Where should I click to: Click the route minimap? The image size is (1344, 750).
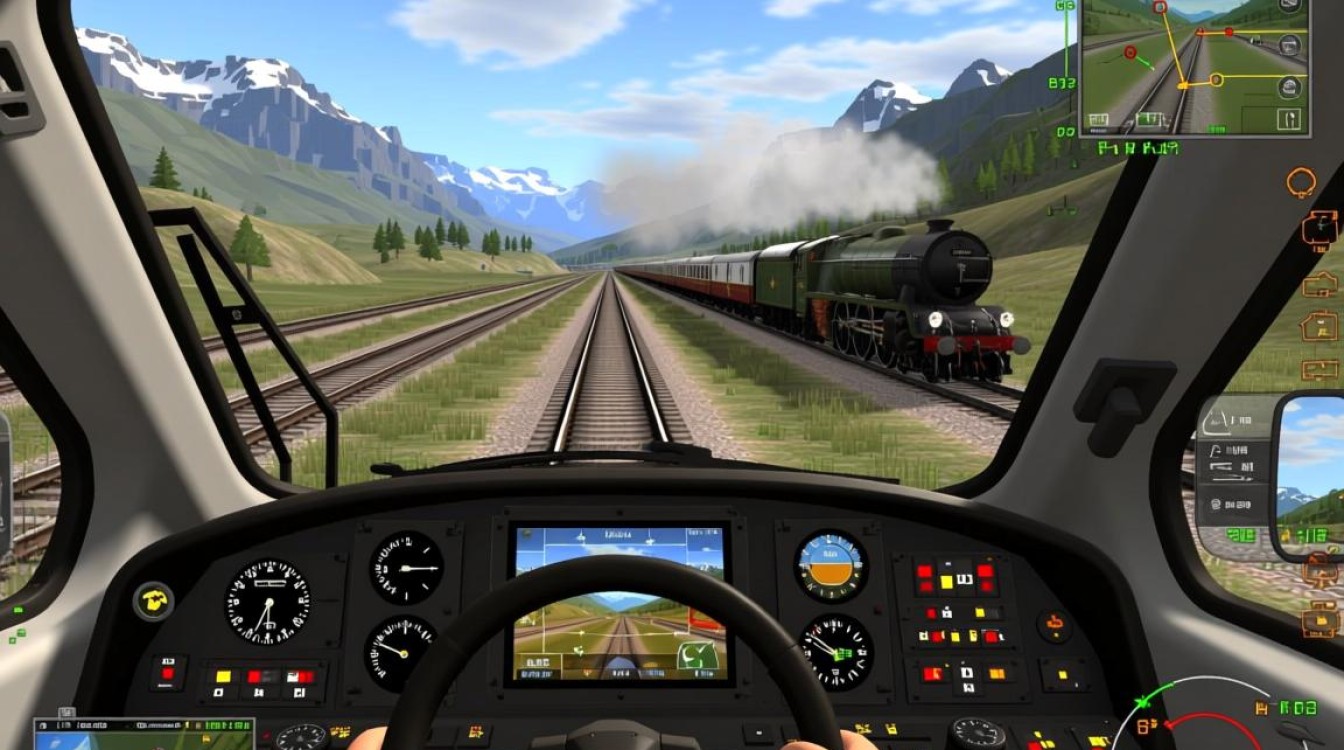pos(1196,66)
